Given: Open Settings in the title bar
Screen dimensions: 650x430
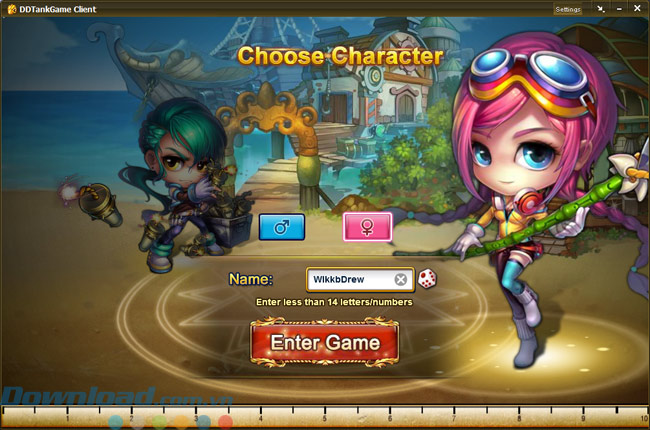Looking at the screenshot, I should (567, 9).
